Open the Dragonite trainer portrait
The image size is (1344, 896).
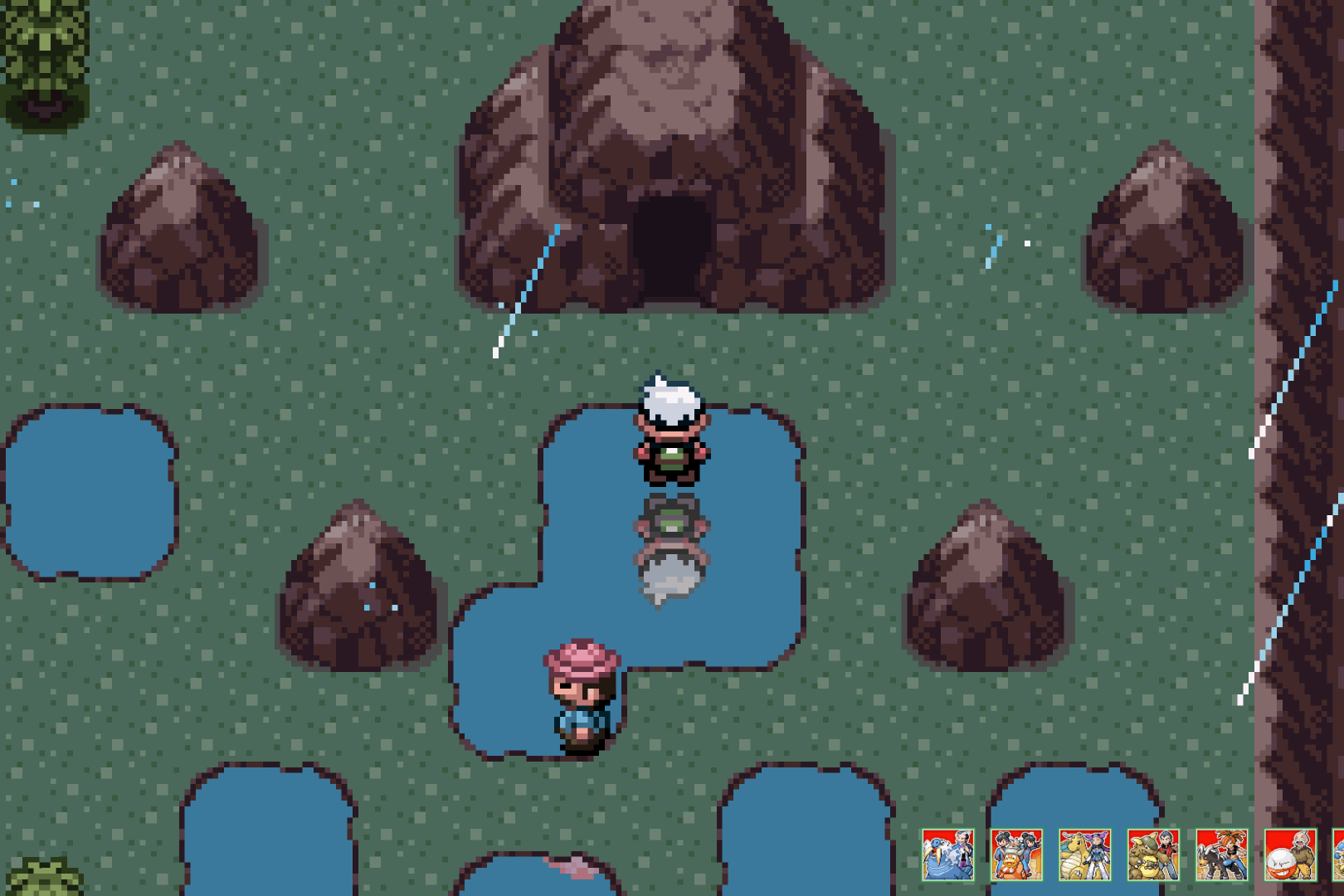pyautogui.click(x=1085, y=855)
